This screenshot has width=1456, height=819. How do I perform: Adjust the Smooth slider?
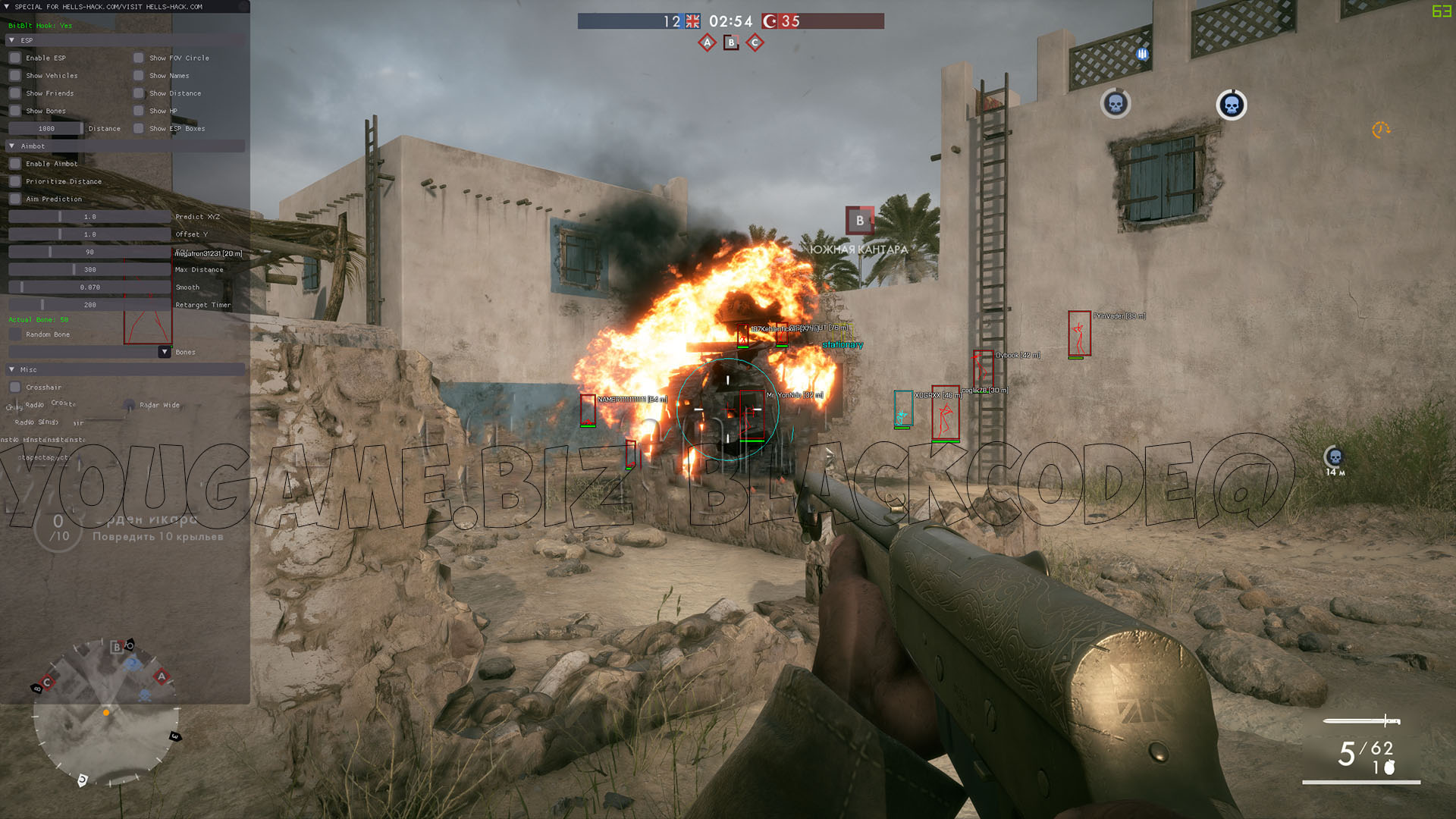89,287
